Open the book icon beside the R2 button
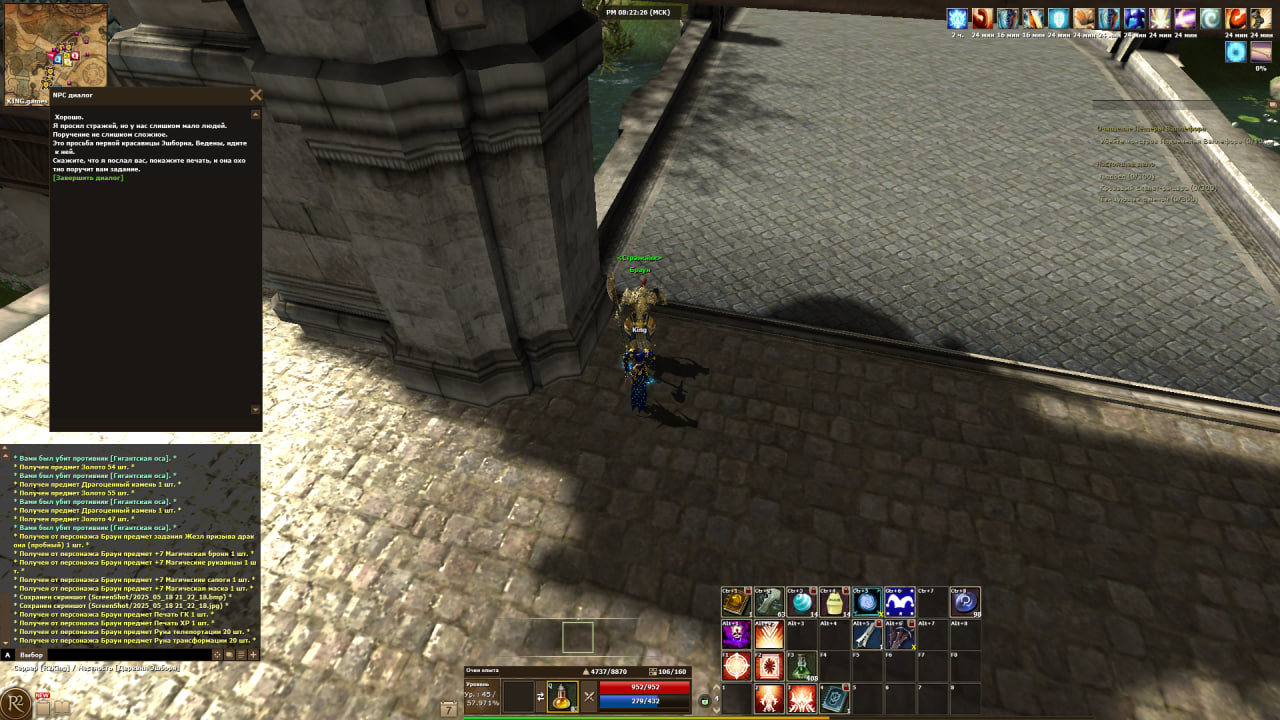 (62, 708)
